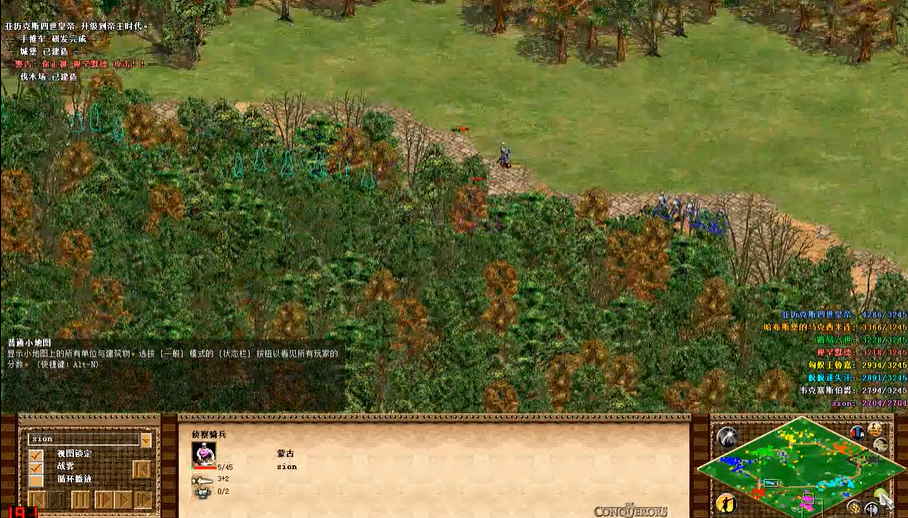The image size is (908, 518).
Task: Rewind the replay to the beginning
Action: (x=37, y=498)
